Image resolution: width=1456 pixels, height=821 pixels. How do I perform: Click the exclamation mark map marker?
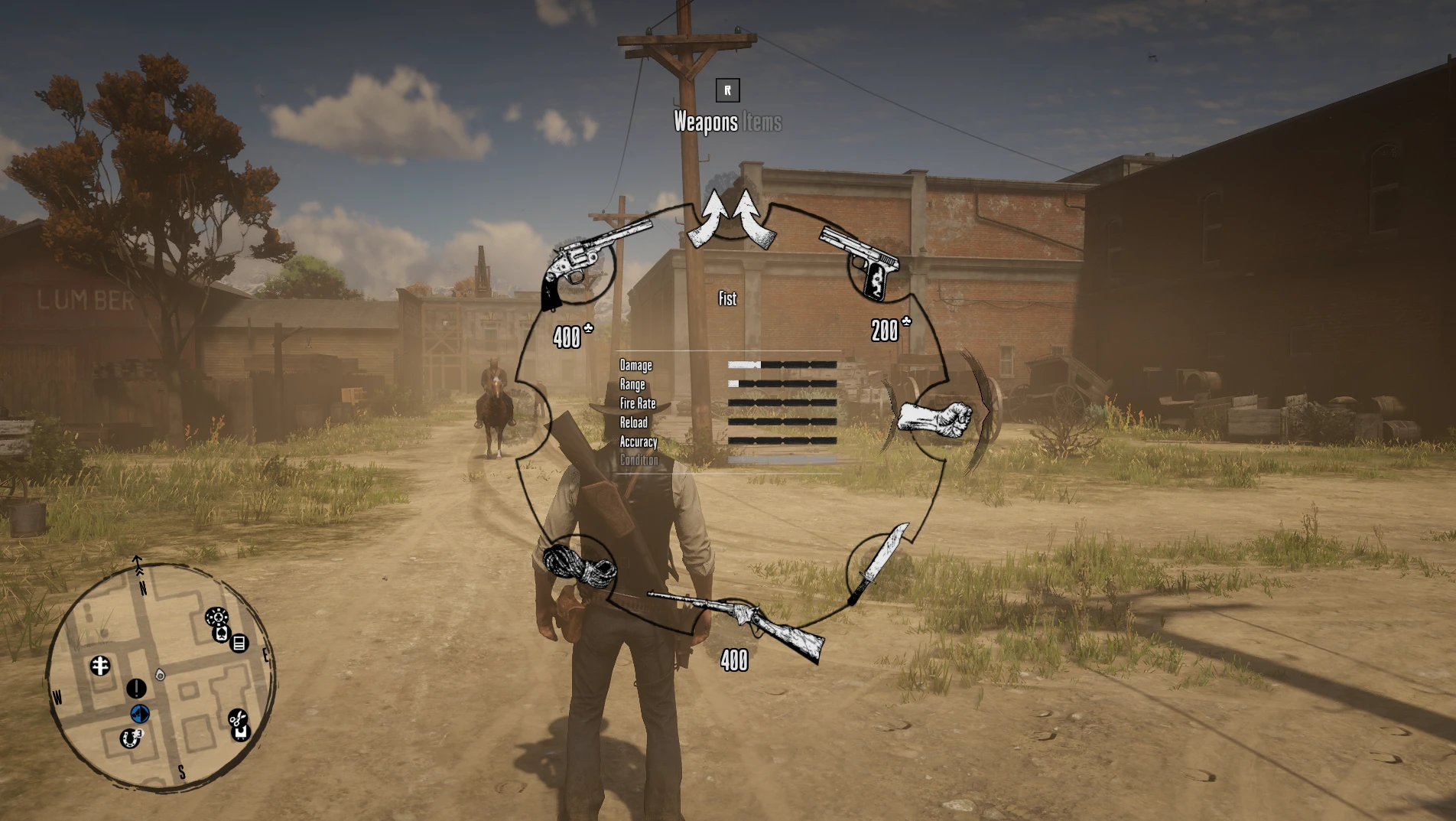[136, 689]
